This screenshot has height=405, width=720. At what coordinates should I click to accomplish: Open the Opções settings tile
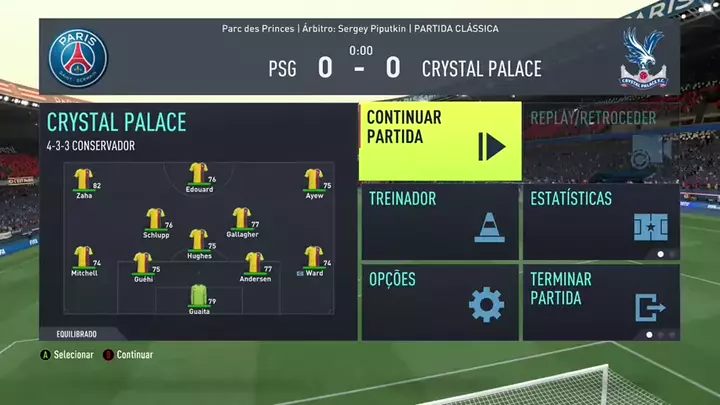coord(440,301)
